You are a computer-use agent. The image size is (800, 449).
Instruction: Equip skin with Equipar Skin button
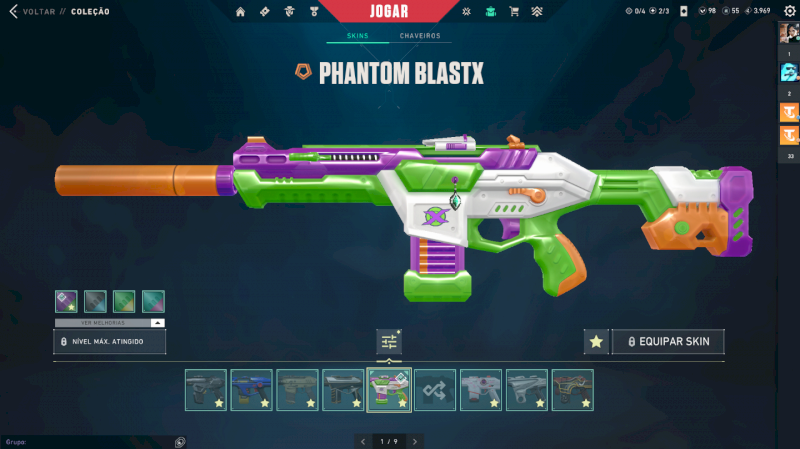668,342
